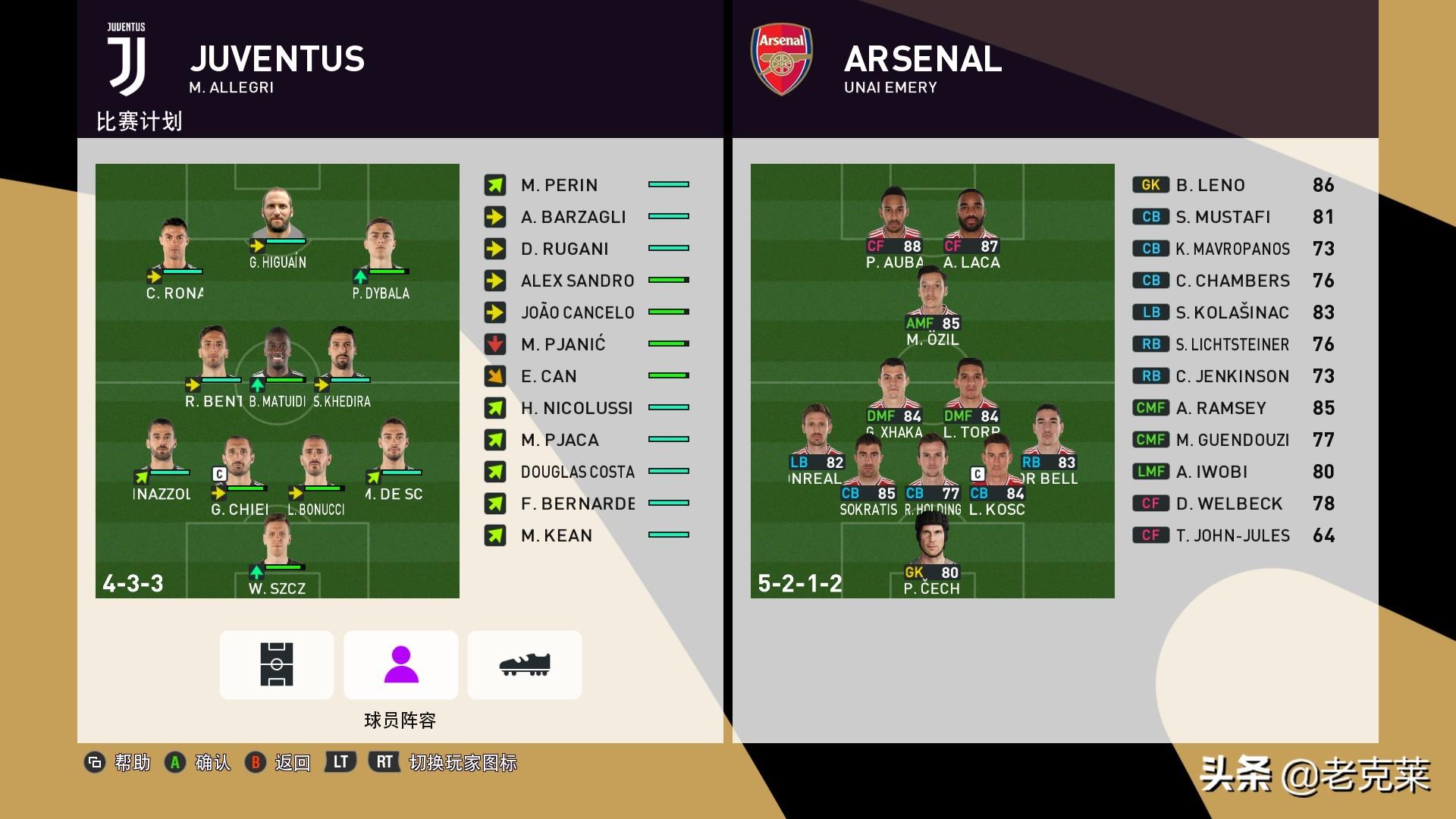Select M. Özil on the Arsenal pitch
1456x819 pixels.
click(x=932, y=294)
